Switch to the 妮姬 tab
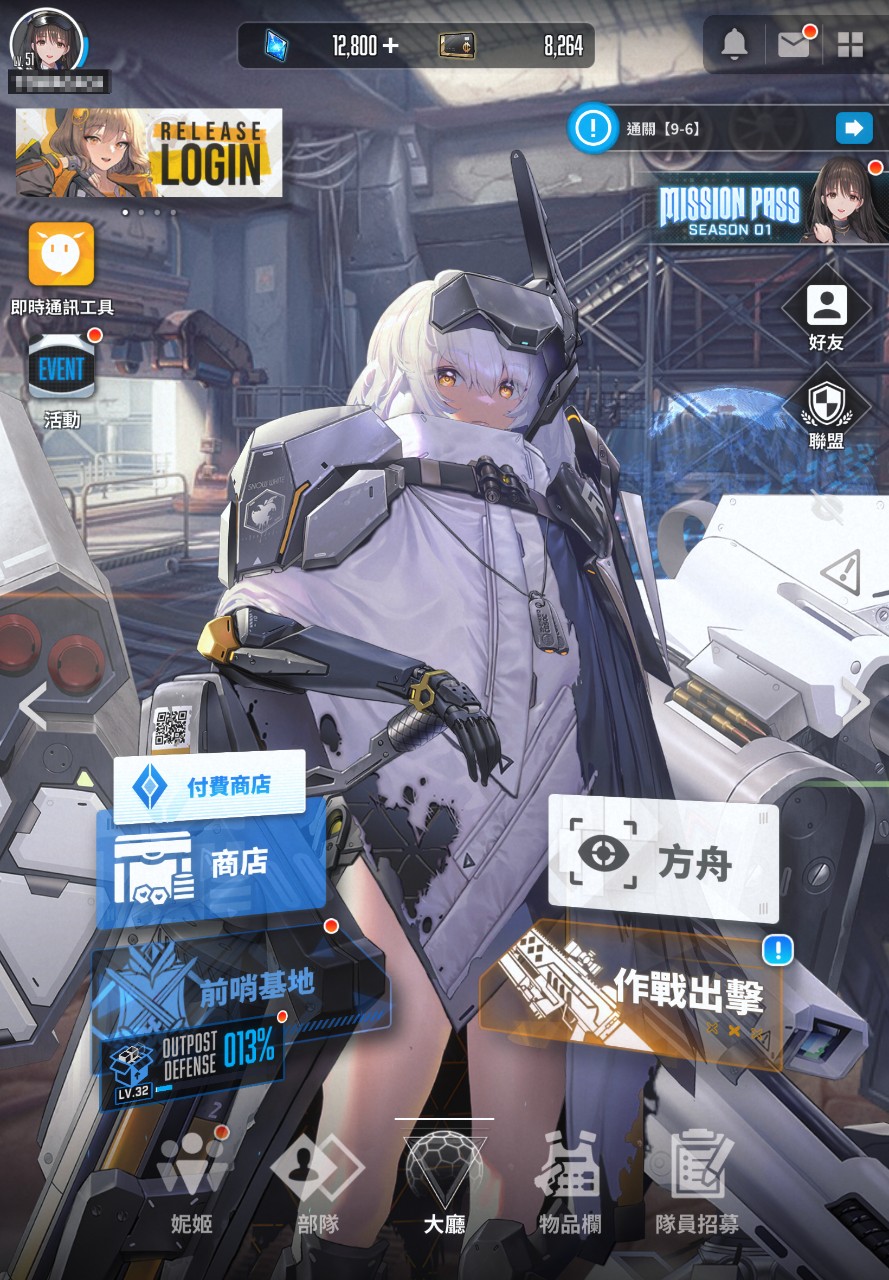This screenshot has height=1280, width=889. [191, 1181]
